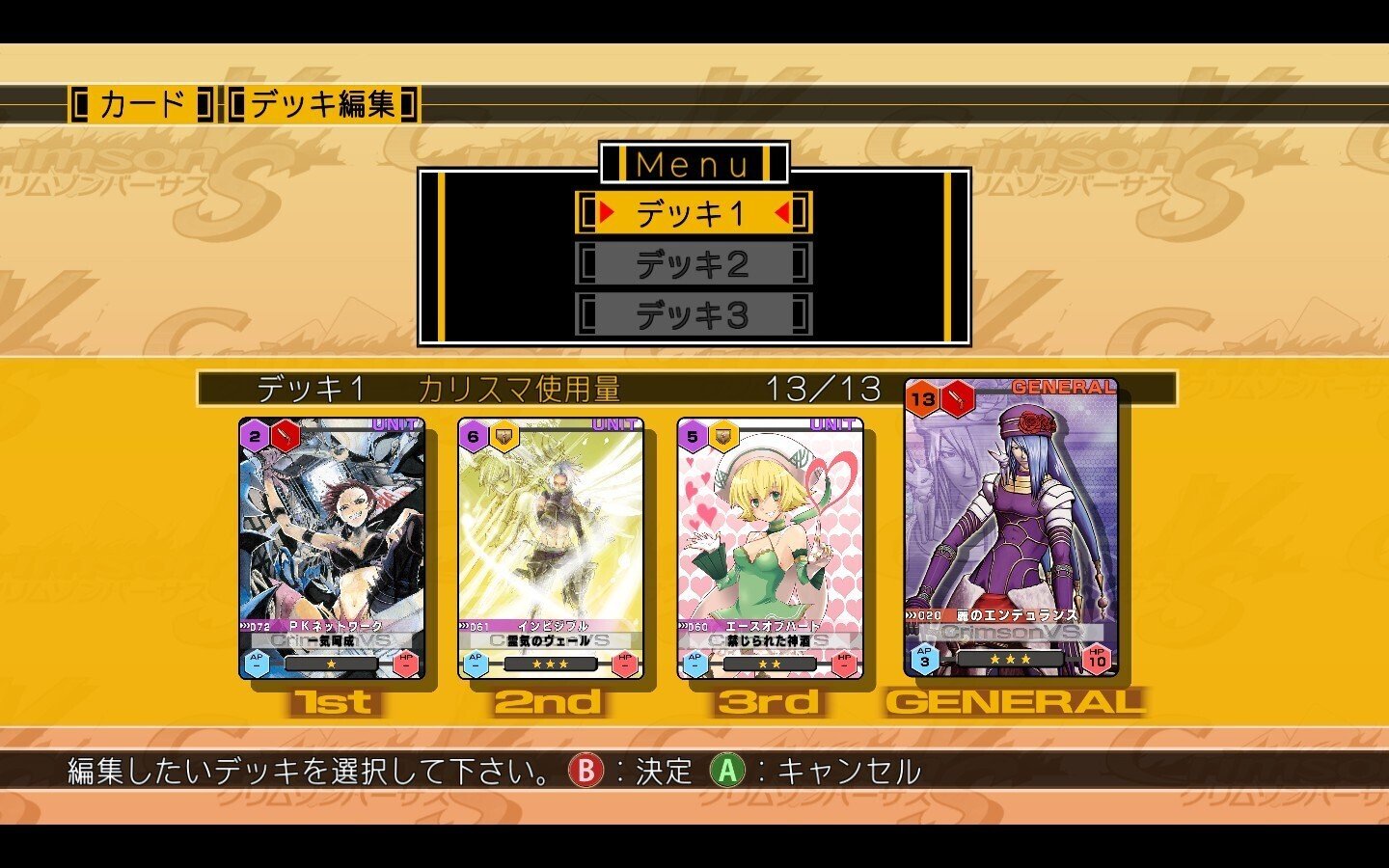Viewport: 1389px width, 868px height.
Task: Click the cost 13 hexagon on the GENERAL card
Action: 923,397
